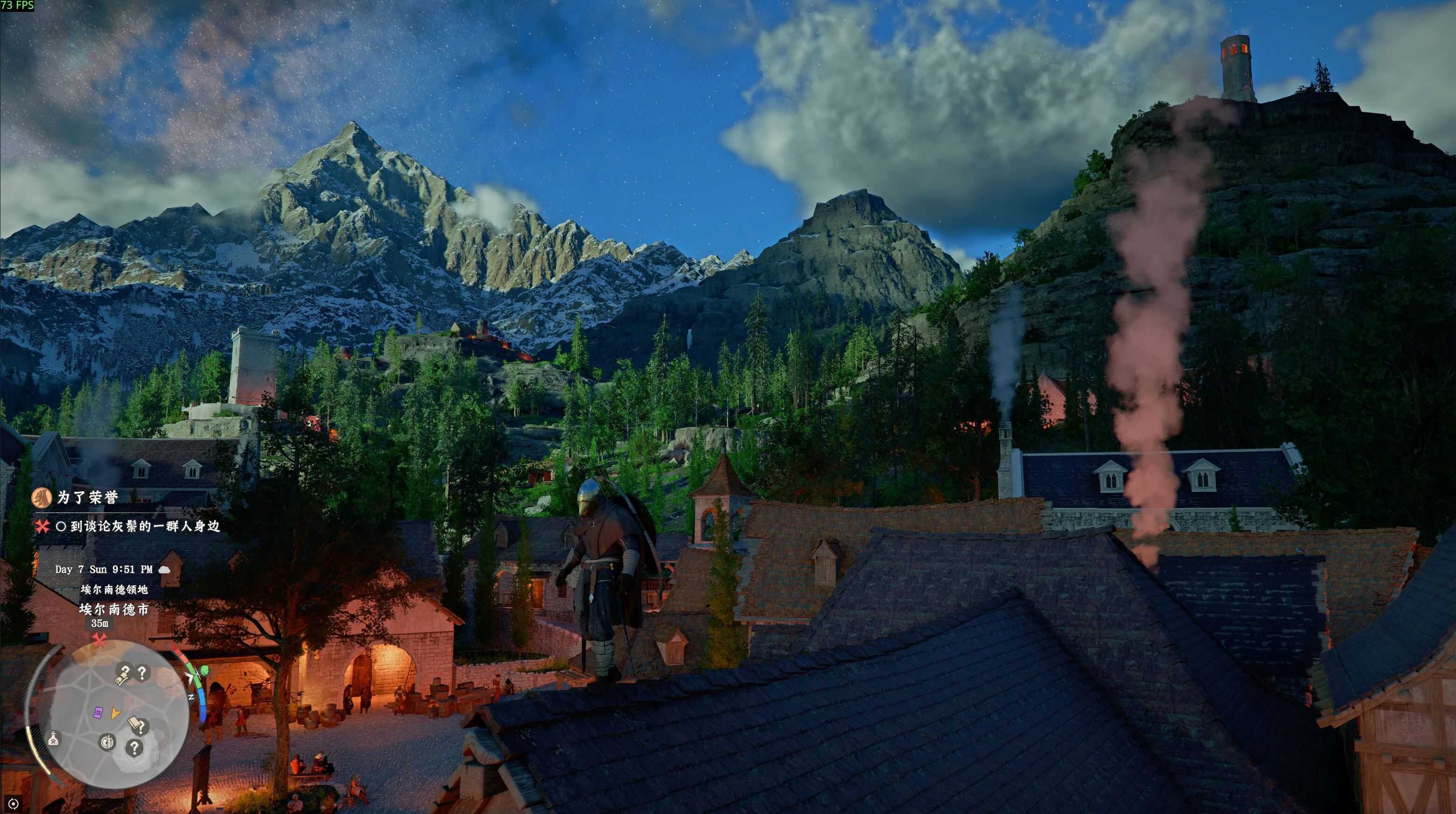Click the N compass indicator beside the minimap
Image resolution: width=1456 pixels, height=814 pixels.
pos(191,698)
